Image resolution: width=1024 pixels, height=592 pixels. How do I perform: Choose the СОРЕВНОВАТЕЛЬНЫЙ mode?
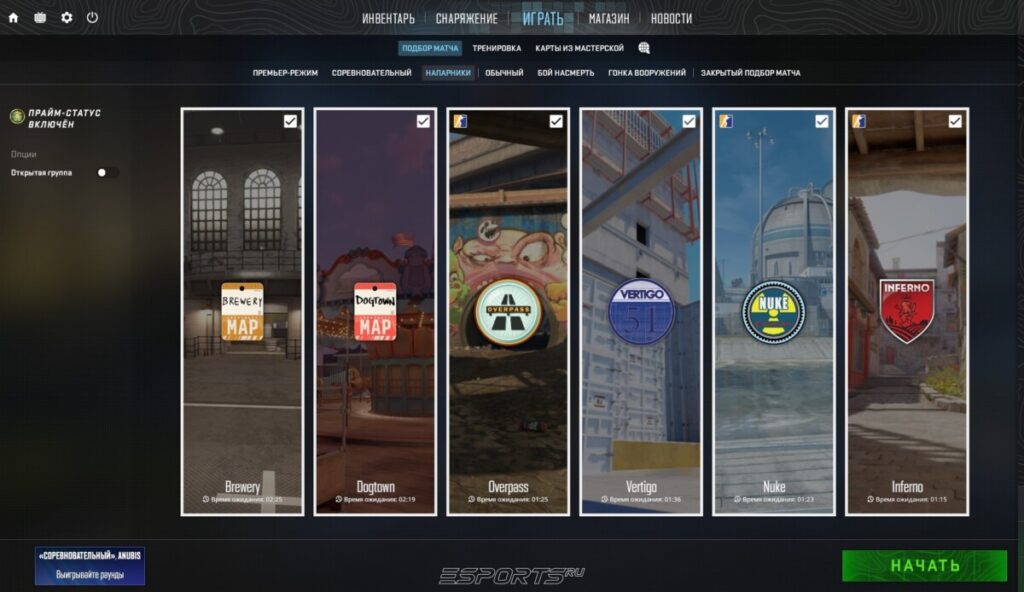coord(371,73)
